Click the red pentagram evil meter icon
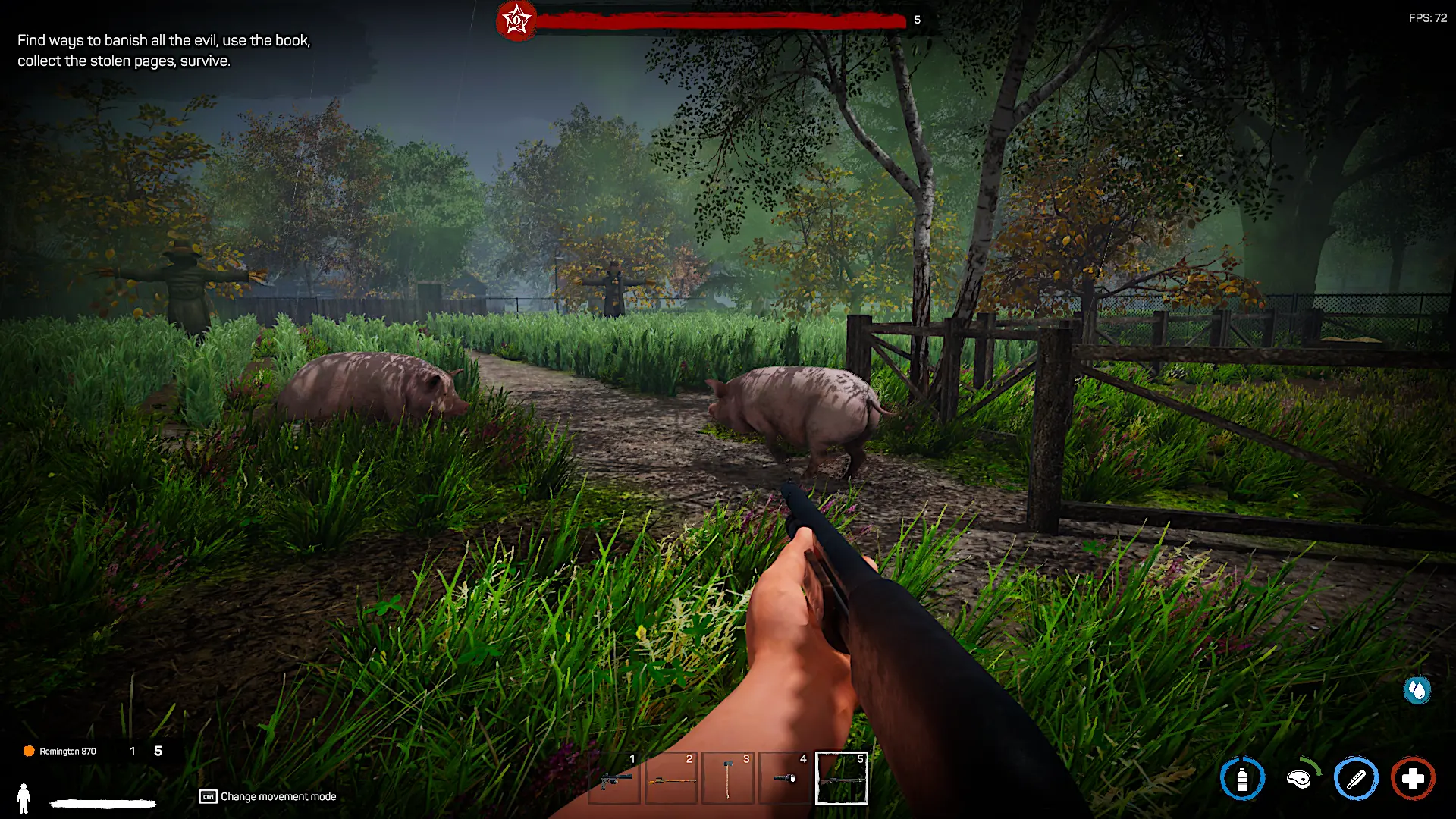This screenshot has width=1456, height=819. coord(516,20)
